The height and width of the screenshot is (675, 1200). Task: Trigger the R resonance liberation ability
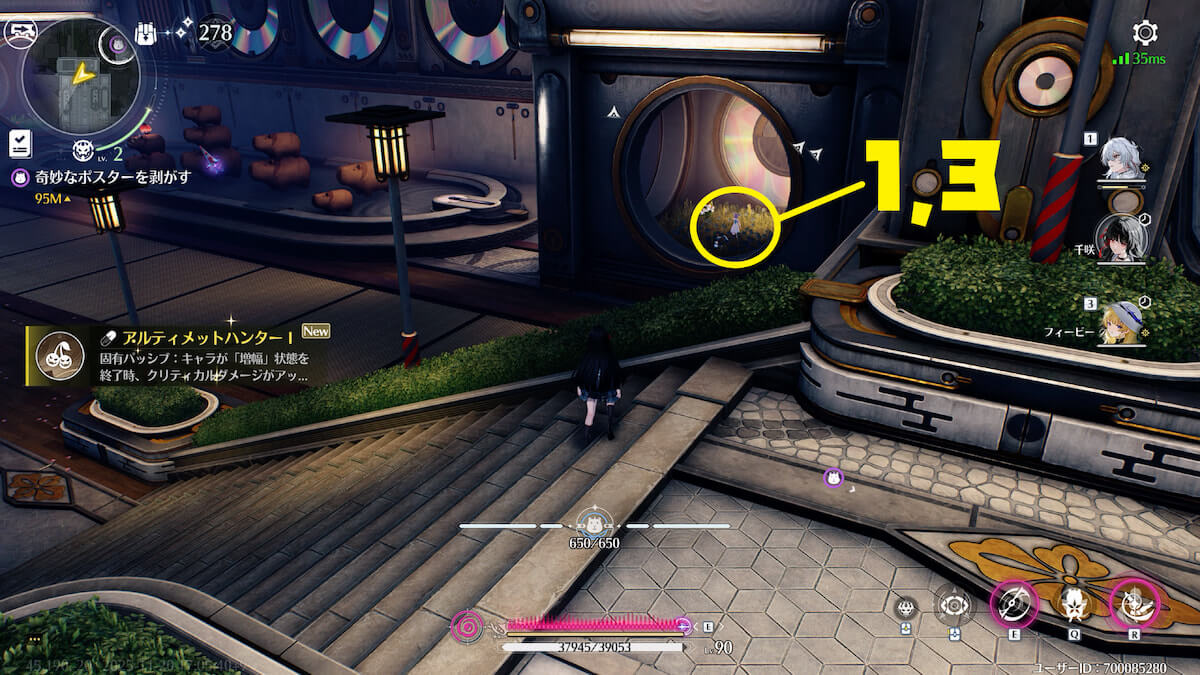[x=1135, y=605]
